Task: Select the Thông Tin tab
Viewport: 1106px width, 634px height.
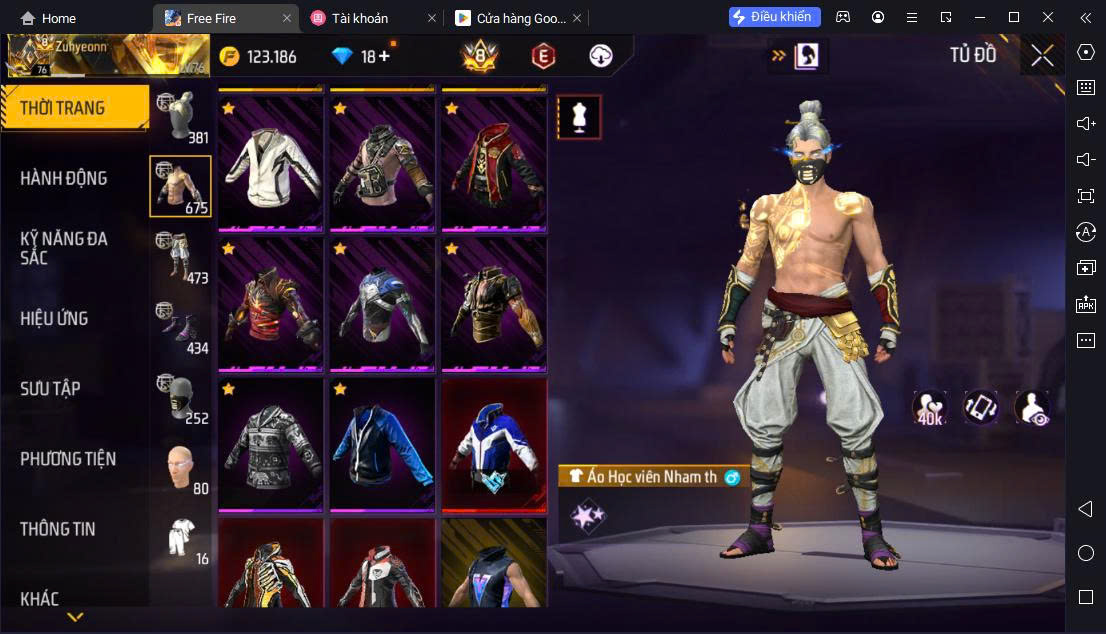Action: [58, 529]
